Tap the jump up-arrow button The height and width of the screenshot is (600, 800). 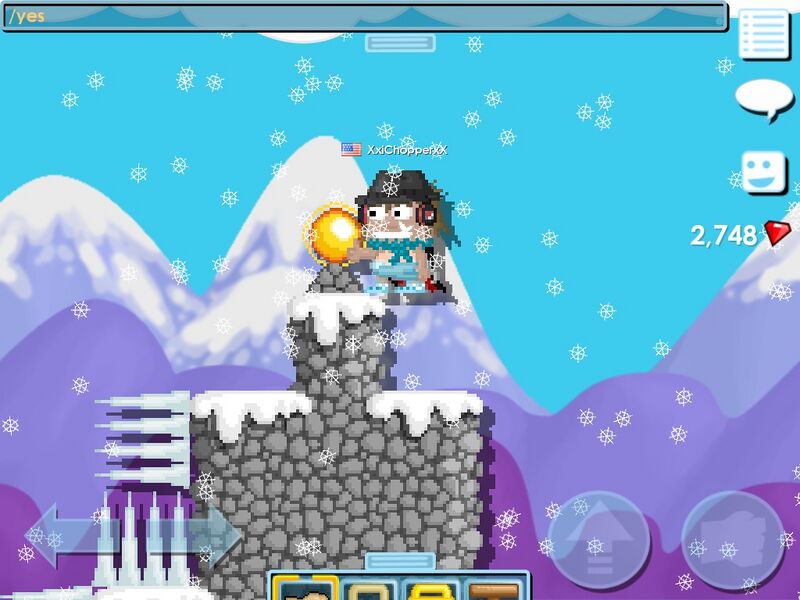(598, 540)
